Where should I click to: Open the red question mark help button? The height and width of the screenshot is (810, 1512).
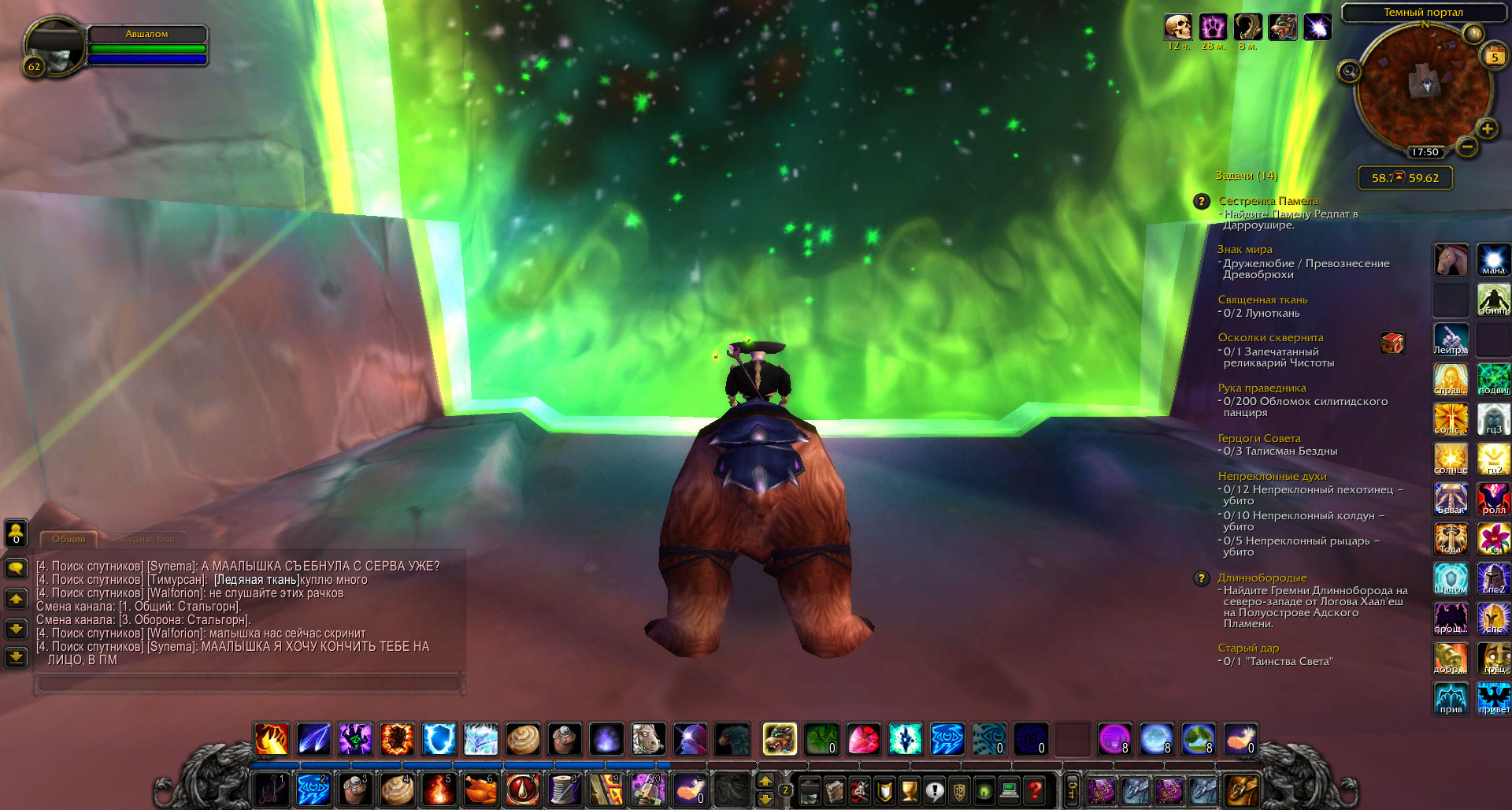[1035, 790]
